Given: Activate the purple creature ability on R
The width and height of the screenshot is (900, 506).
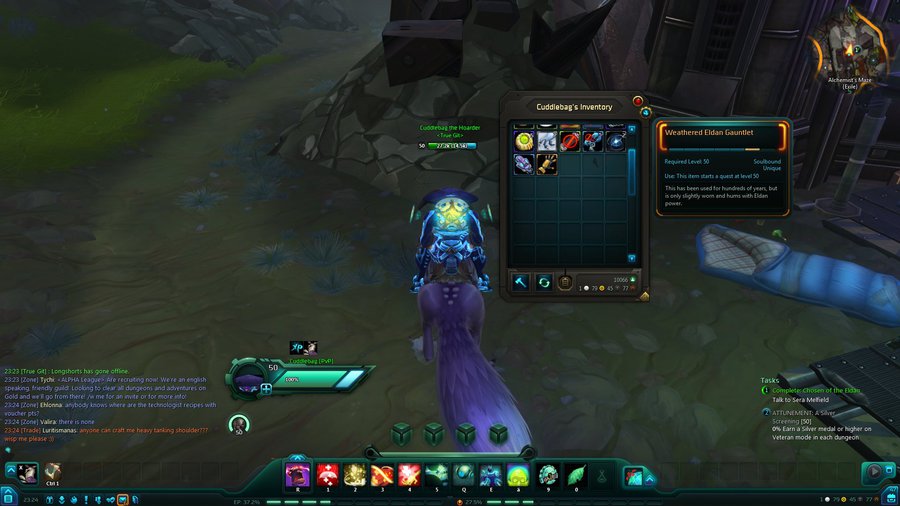Looking at the screenshot, I should 297,473.
